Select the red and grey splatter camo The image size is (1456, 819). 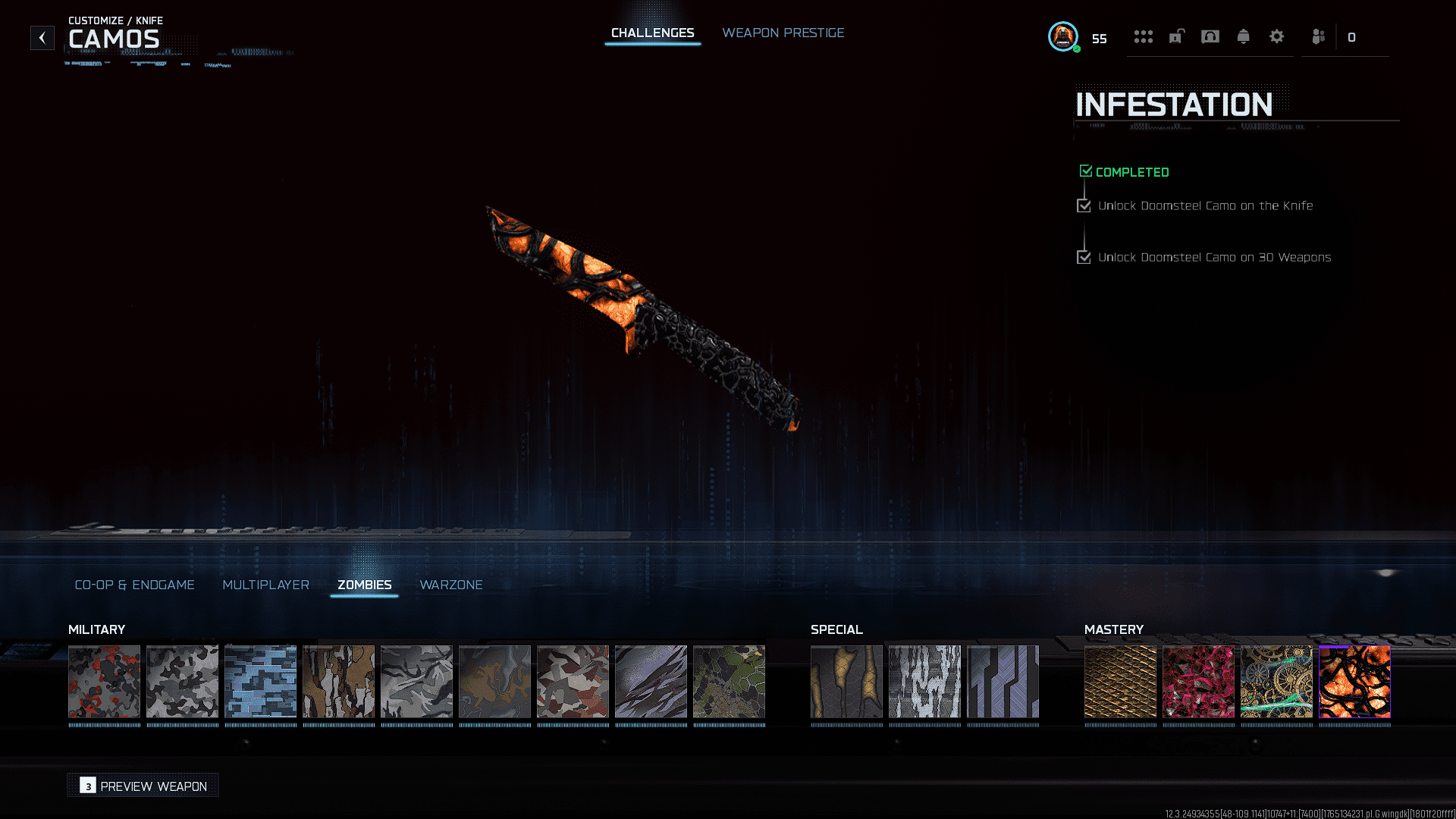click(x=105, y=681)
